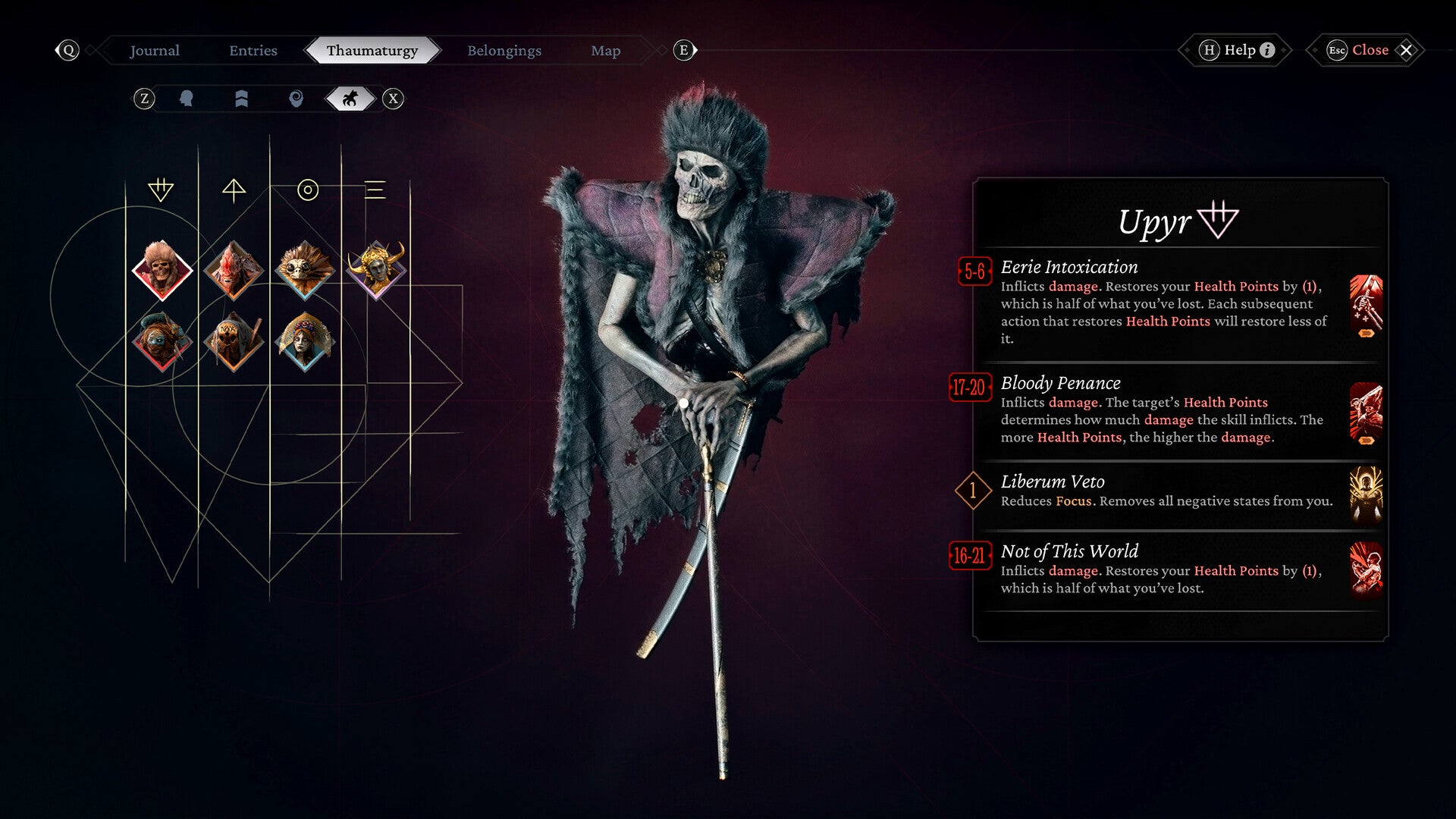Select the red-faced pointed-head salutor portrait
Viewport: 1456px width, 819px height.
[234, 270]
